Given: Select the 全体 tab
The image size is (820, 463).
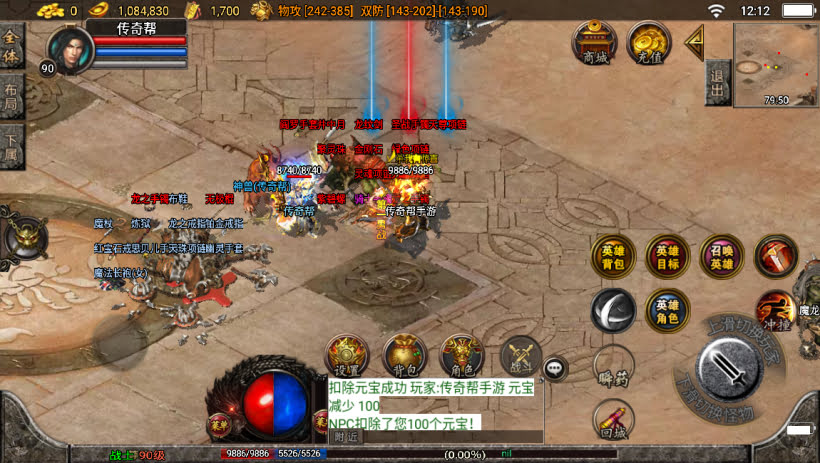Looking at the screenshot, I should (x=11, y=46).
